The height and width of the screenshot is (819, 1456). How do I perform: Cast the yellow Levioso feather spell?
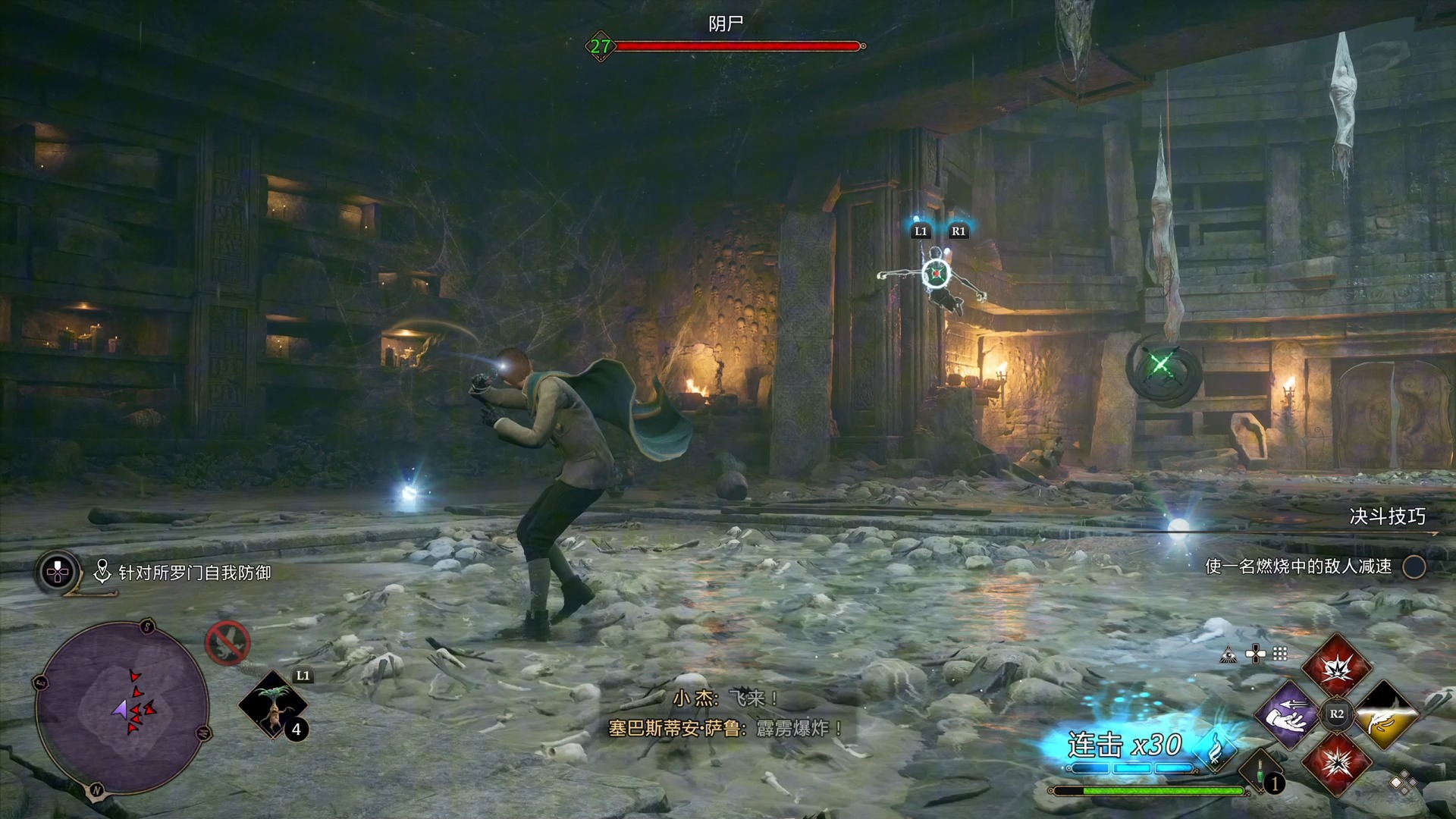click(1385, 714)
